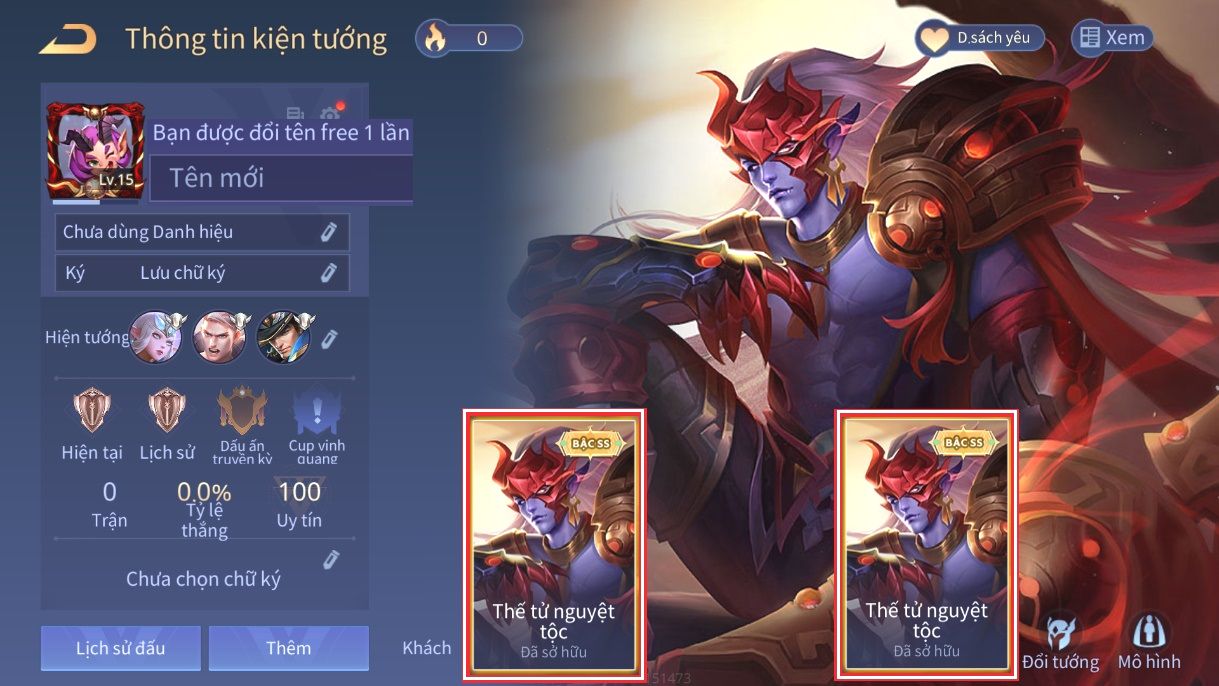Viewport: 1219px width, 686px height.
Task: Edit the Chưa chọn chữ ký signature
Action: (330, 560)
